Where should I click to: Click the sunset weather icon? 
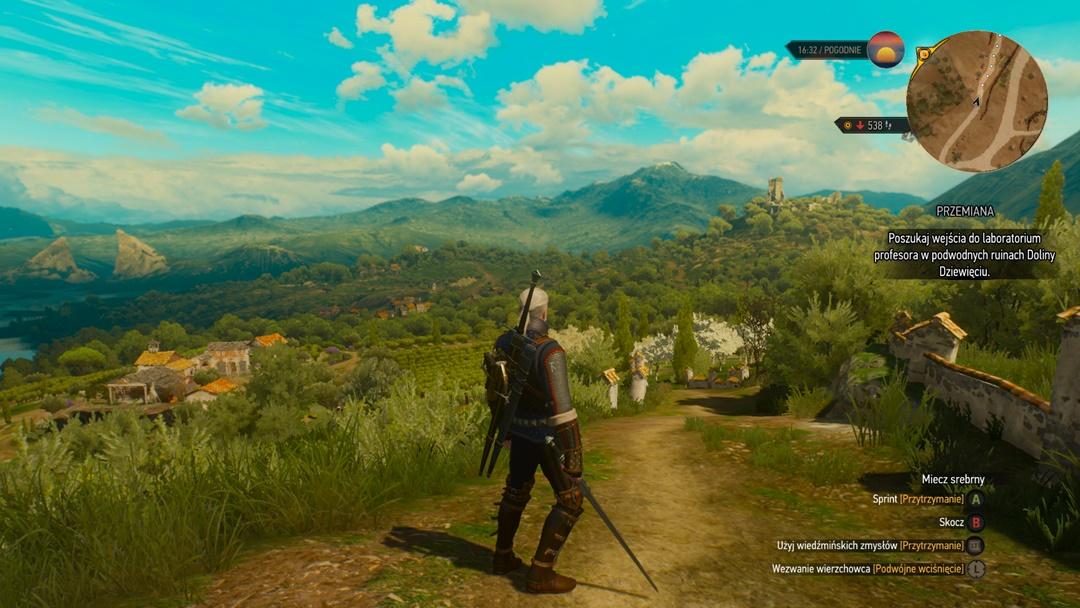pyautogui.click(x=886, y=49)
